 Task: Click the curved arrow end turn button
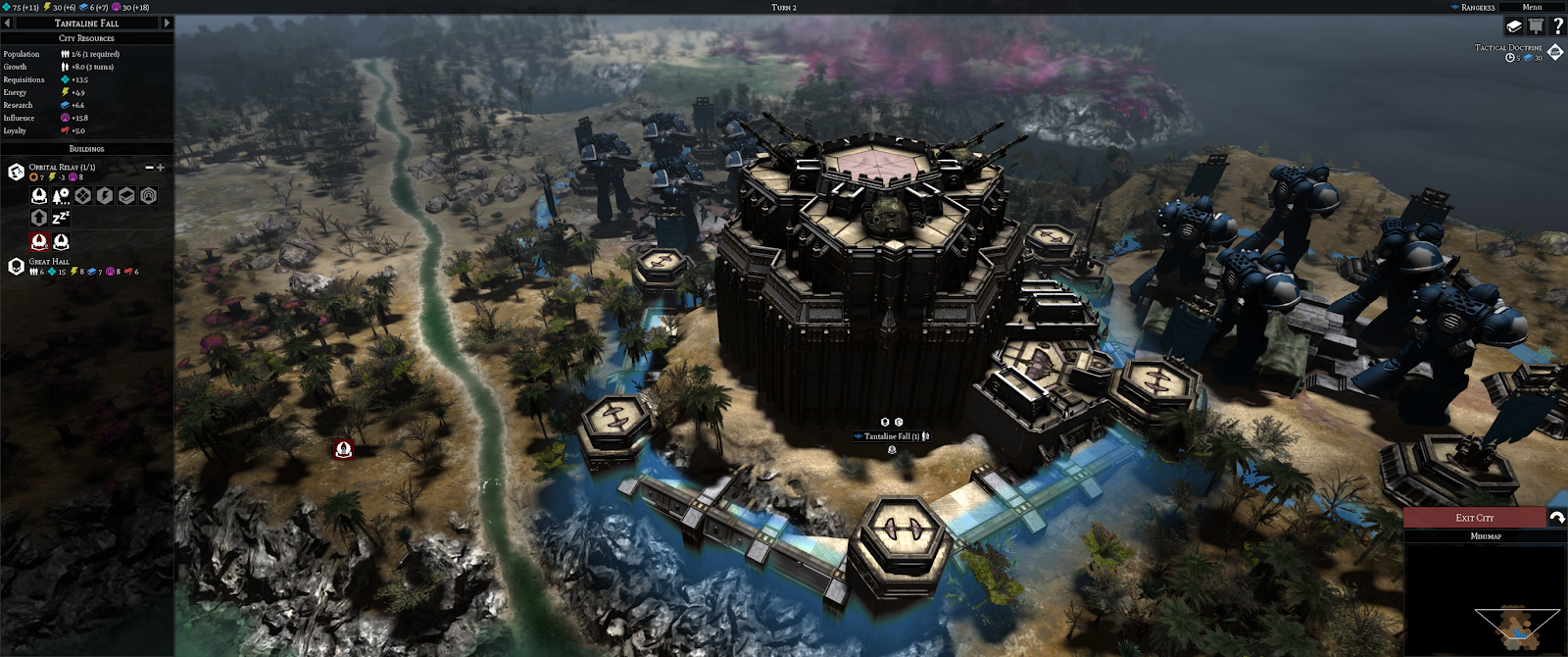[1556, 518]
